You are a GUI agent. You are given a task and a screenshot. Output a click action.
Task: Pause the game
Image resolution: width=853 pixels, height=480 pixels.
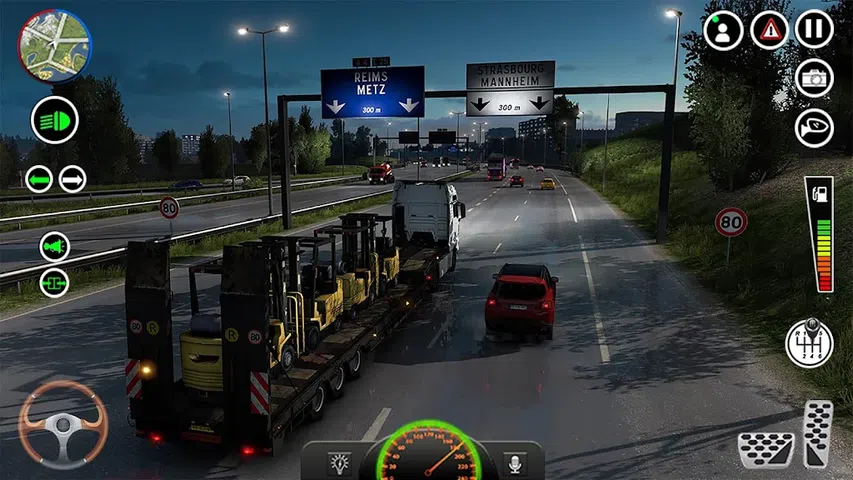tap(814, 30)
